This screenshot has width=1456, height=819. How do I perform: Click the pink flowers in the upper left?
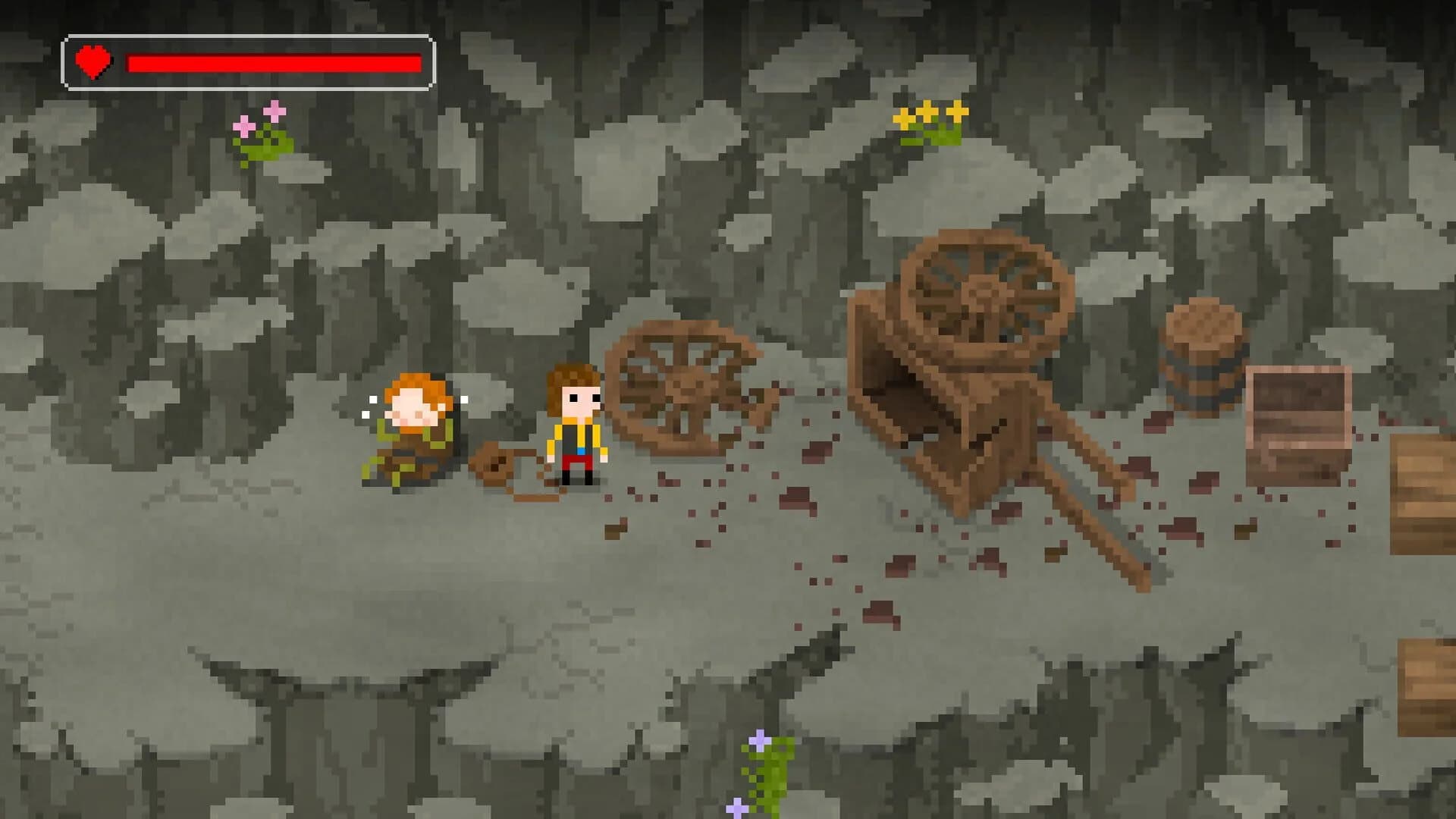258,121
